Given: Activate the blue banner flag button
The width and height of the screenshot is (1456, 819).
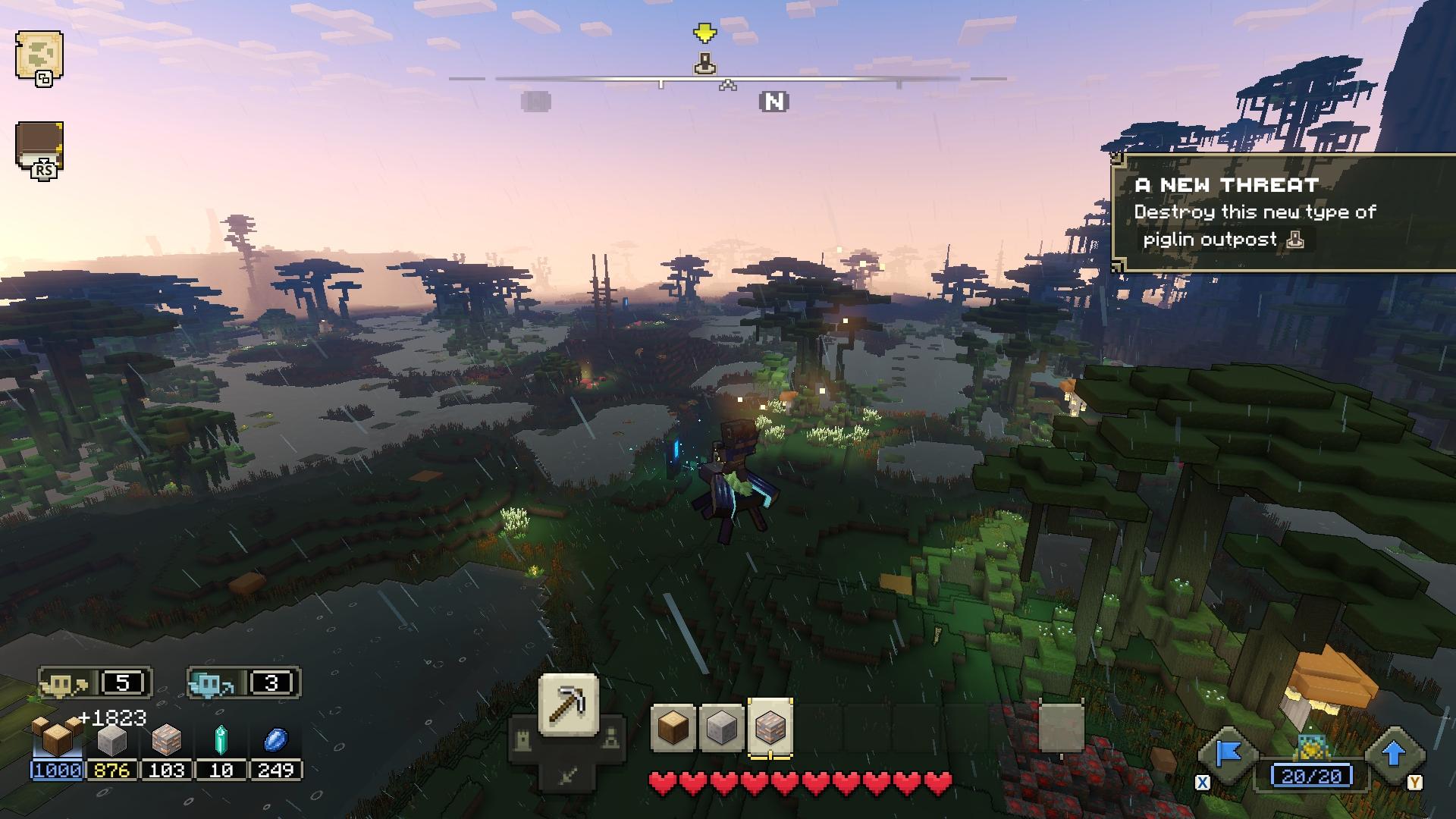Looking at the screenshot, I should [1228, 755].
